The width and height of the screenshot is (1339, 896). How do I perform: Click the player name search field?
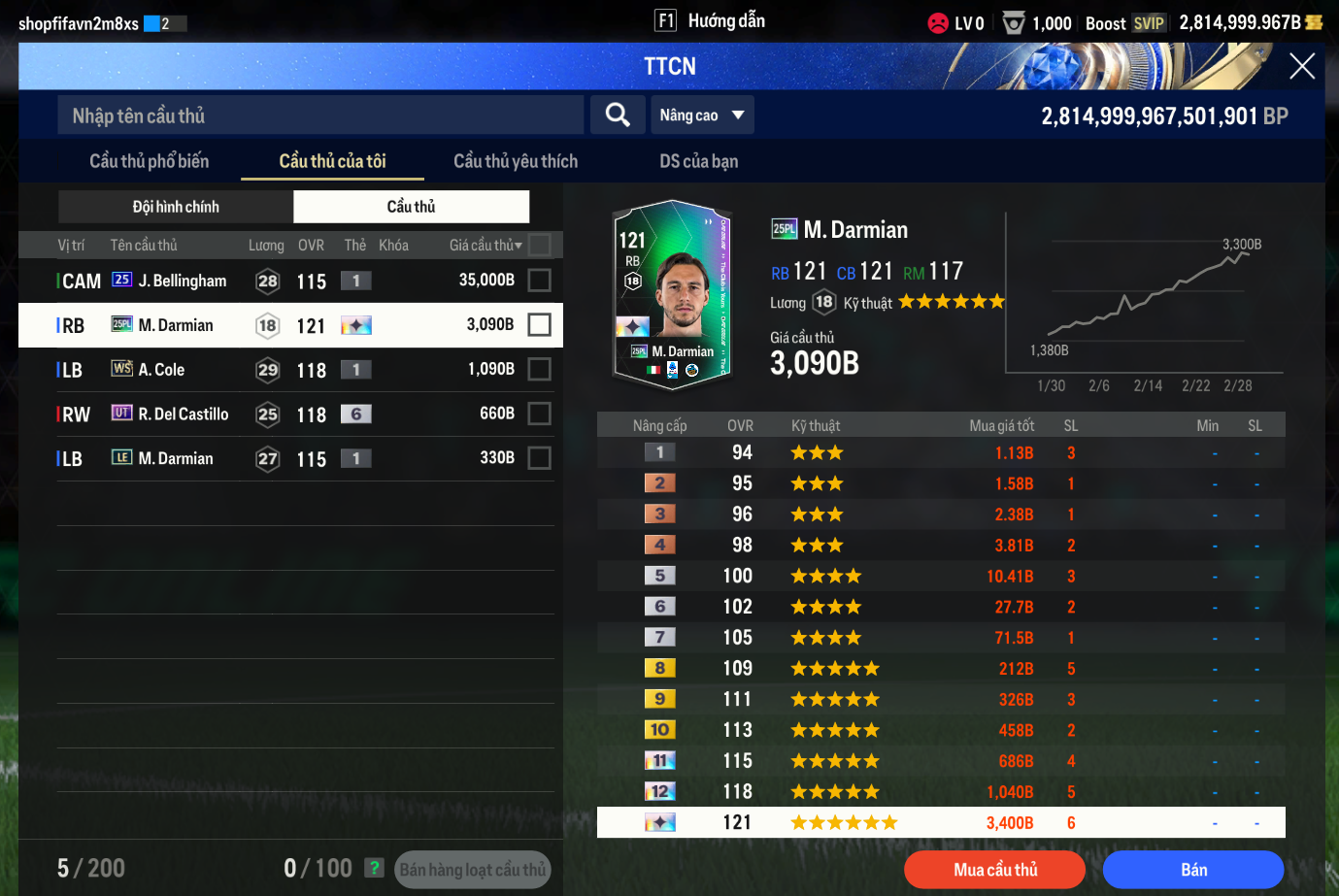coord(320,116)
